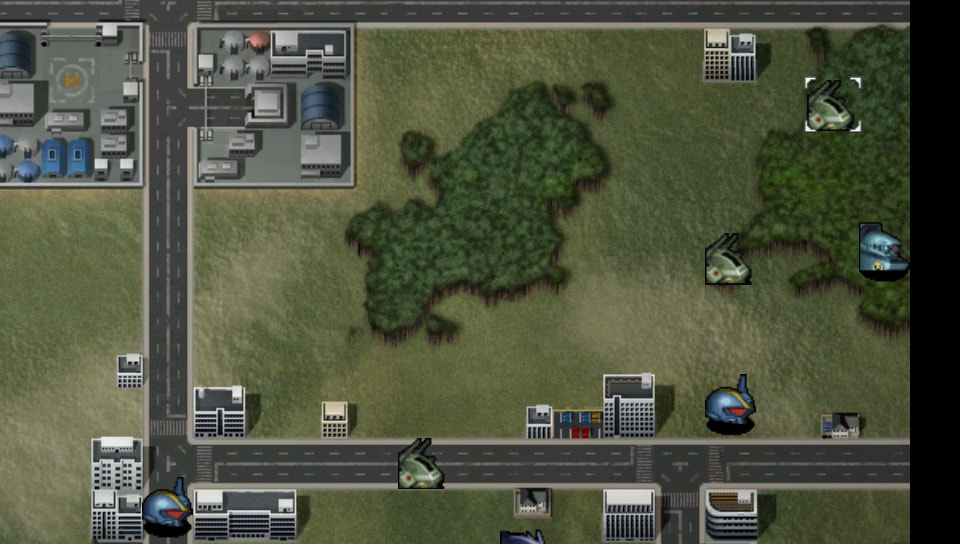Select the green mech standing on the road
This screenshot has height=544, width=960.
420,465
